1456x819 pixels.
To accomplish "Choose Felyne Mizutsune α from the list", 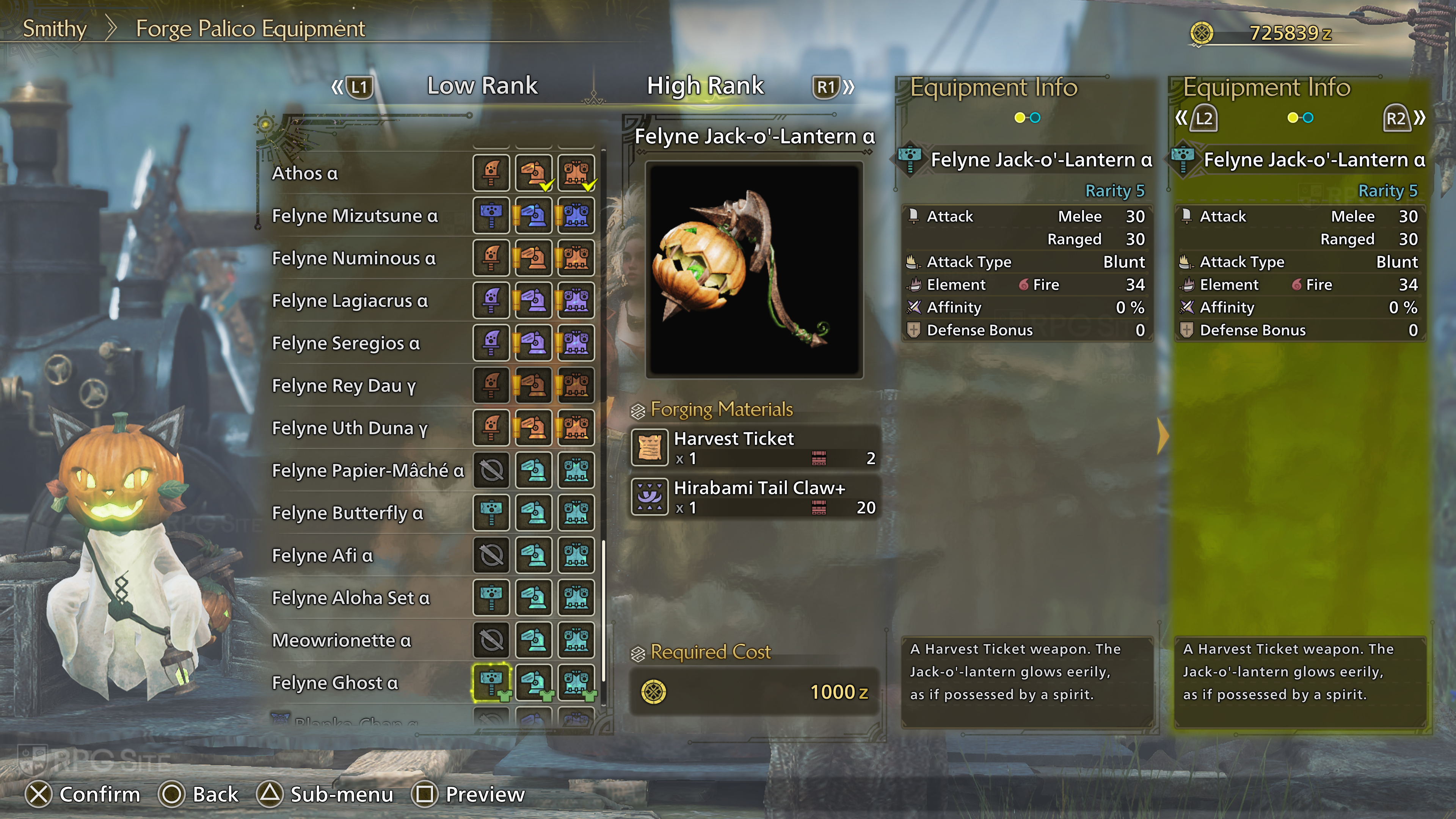I will click(355, 215).
